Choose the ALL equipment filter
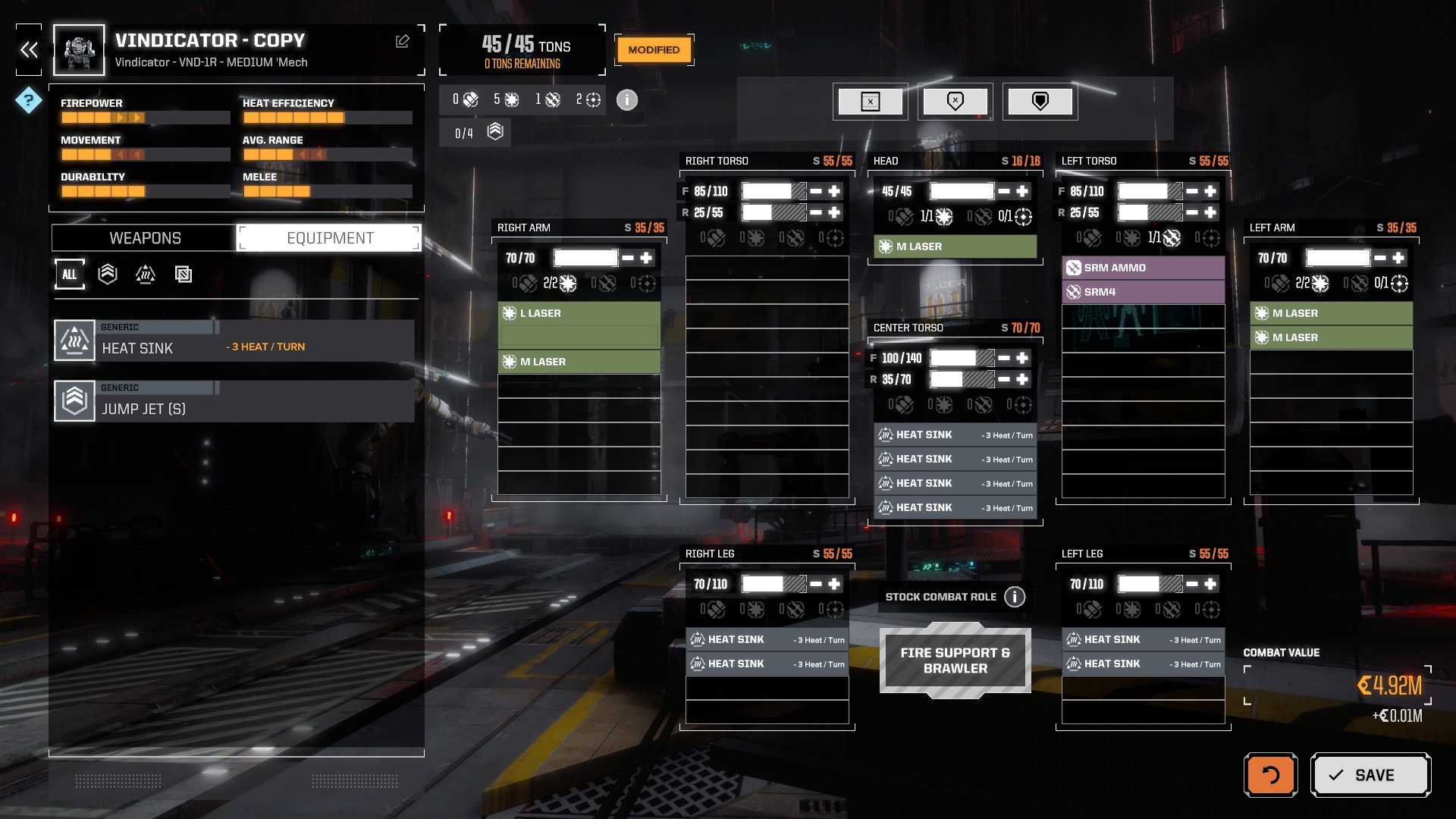 [70, 275]
